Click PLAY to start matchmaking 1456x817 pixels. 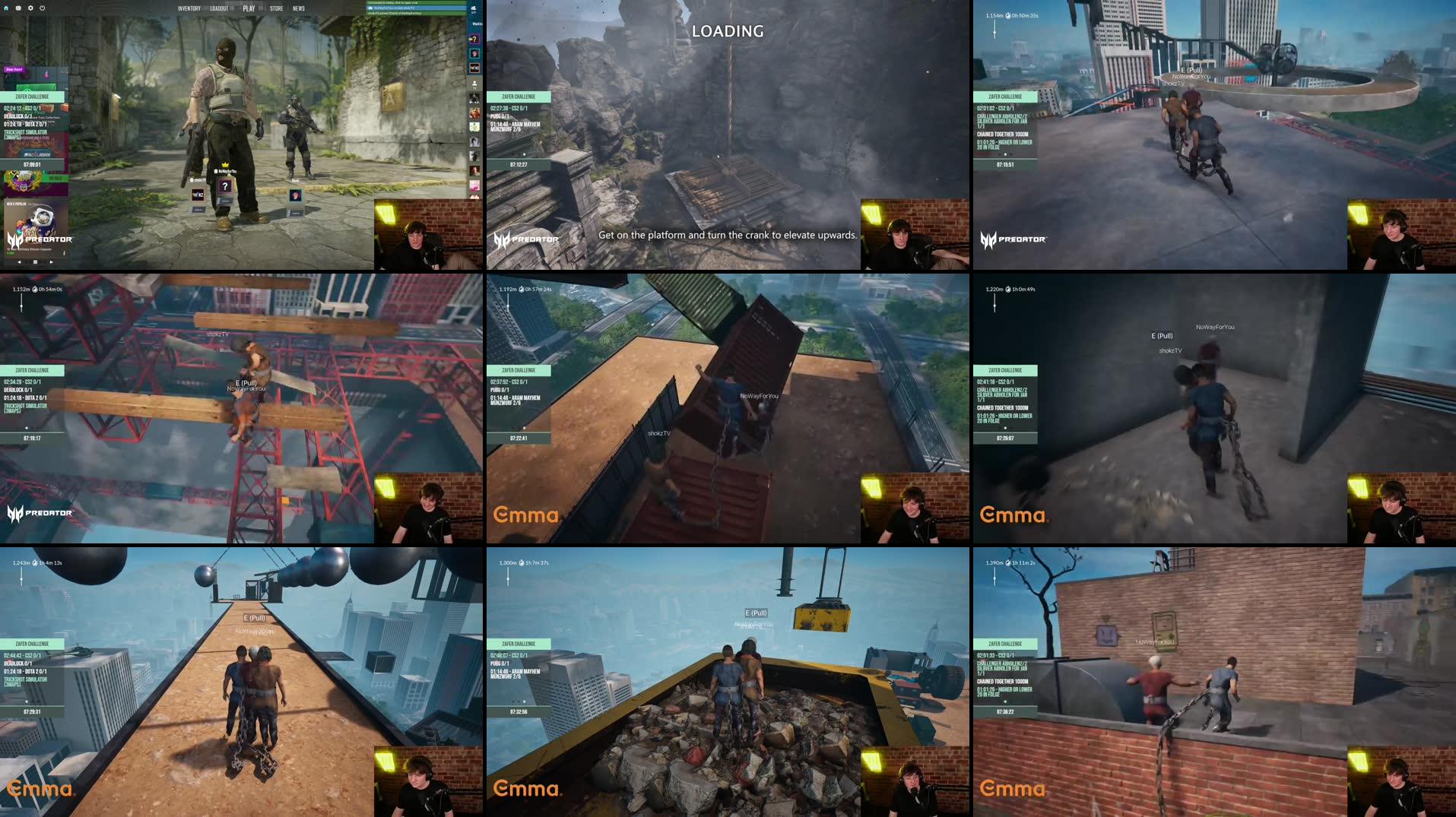click(249, 8)
